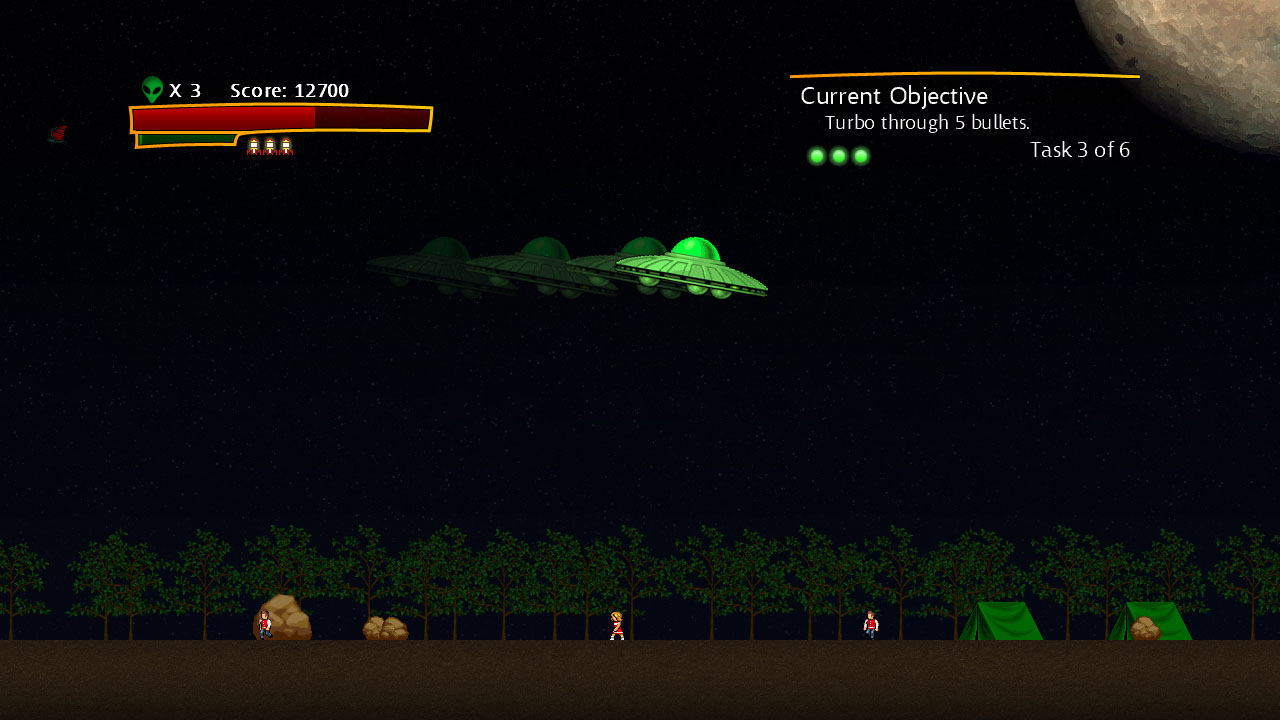Screen dimensions: 1280x720
Task: Click the X 3 lives counter
Action: click(186, 90)
